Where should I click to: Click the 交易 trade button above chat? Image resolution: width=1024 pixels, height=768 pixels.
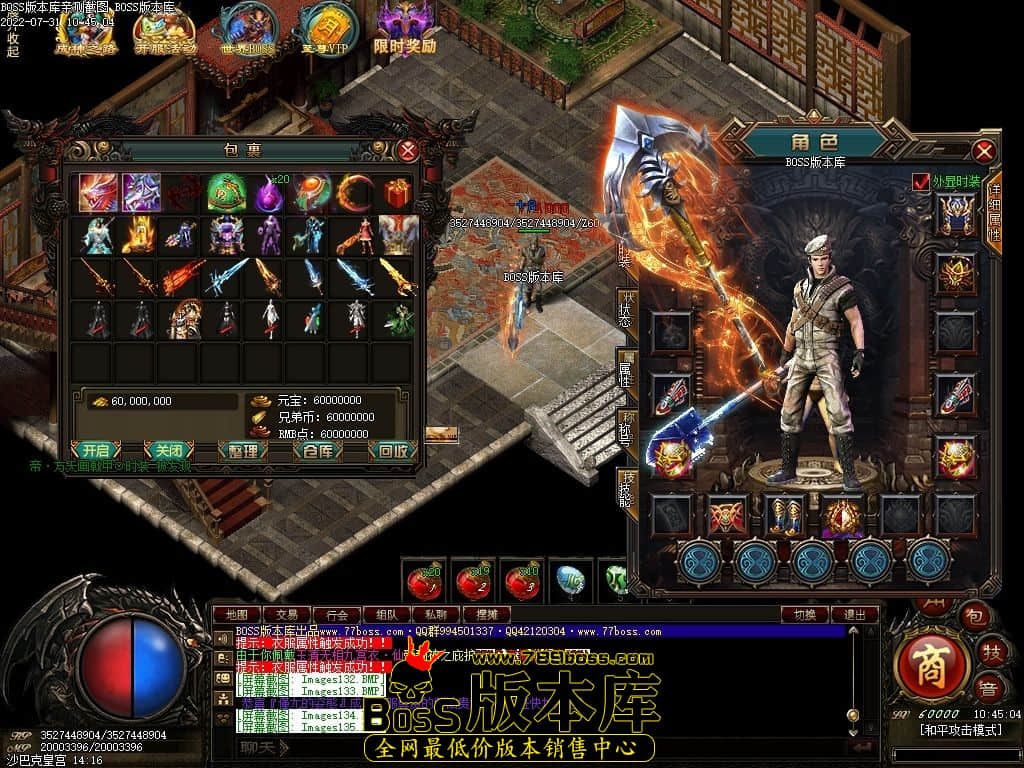(x=287, y=614)
